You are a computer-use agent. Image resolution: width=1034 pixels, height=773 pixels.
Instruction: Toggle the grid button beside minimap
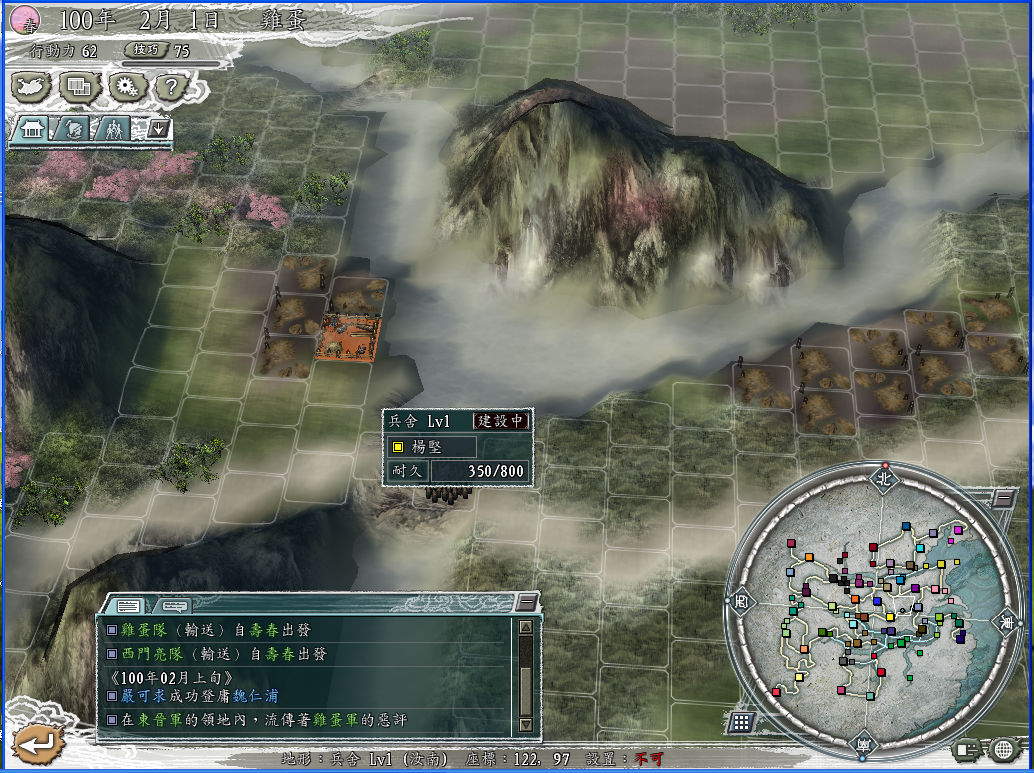point(741,721)
